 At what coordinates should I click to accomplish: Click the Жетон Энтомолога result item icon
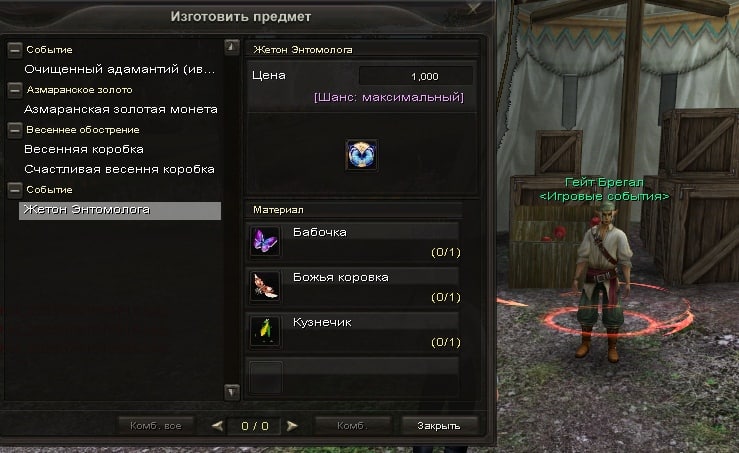tap(361, 155)
